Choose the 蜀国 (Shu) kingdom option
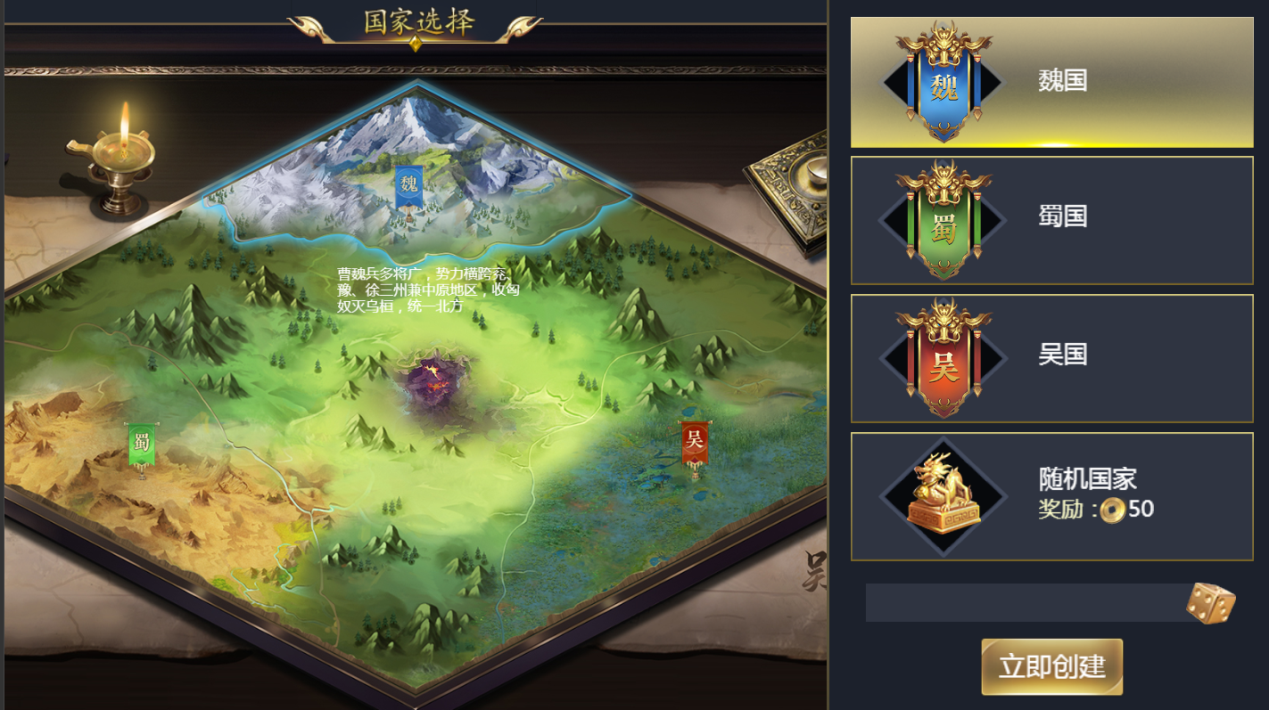 pos(1051,220)
